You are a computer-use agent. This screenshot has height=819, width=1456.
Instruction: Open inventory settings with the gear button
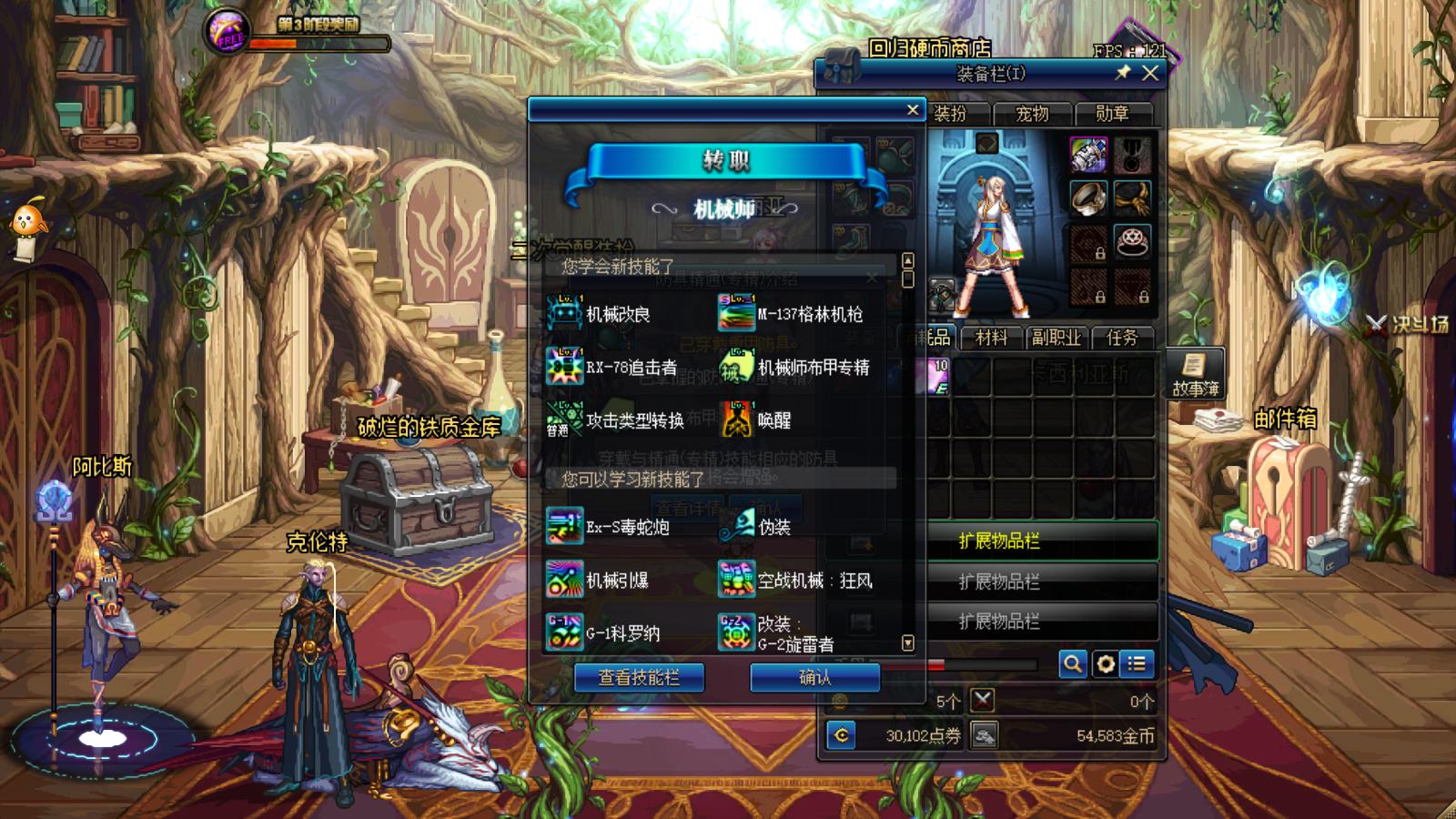1105,664
